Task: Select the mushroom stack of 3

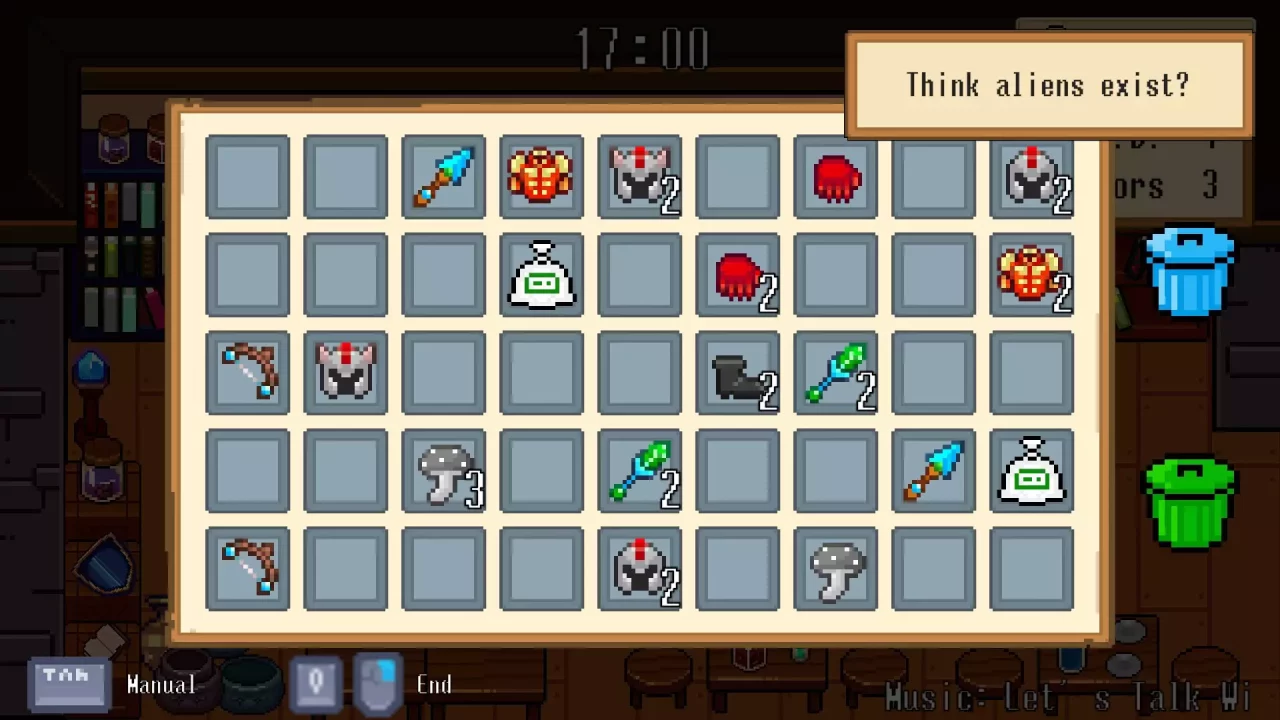Action: click(x=443, y=471)
